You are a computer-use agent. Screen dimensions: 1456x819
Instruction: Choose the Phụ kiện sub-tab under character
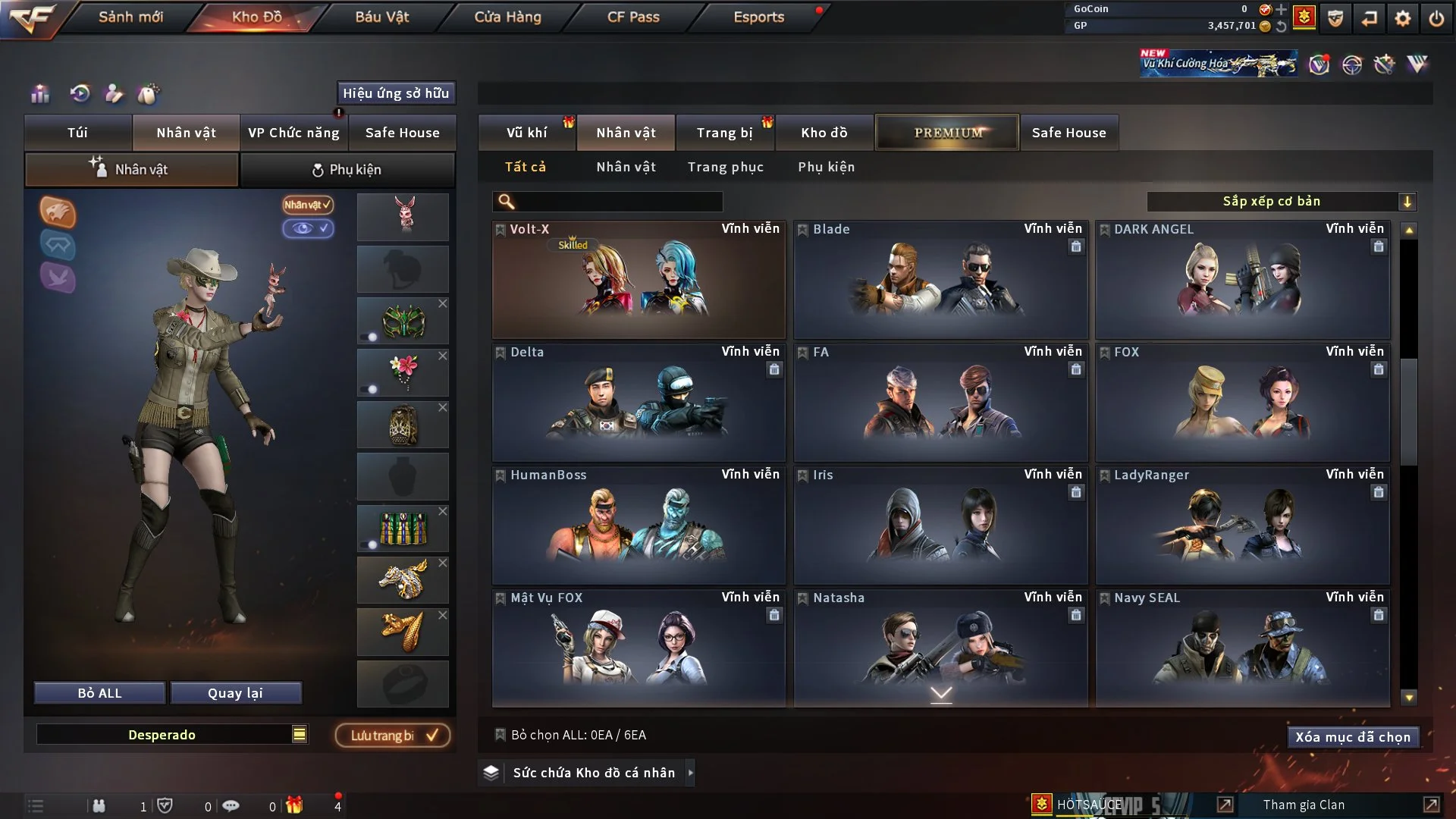(x=347, y=170)
